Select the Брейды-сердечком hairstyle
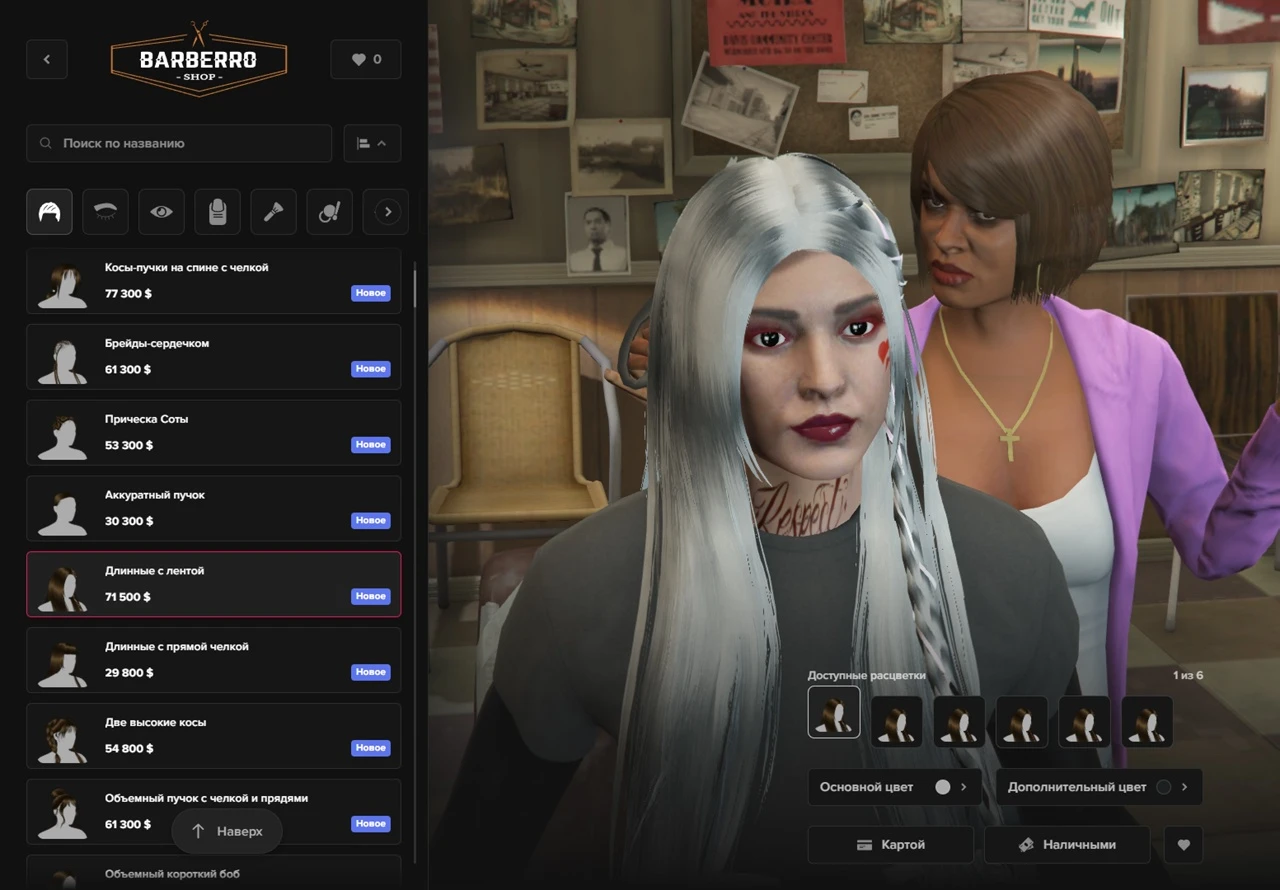 coord(213,357)
